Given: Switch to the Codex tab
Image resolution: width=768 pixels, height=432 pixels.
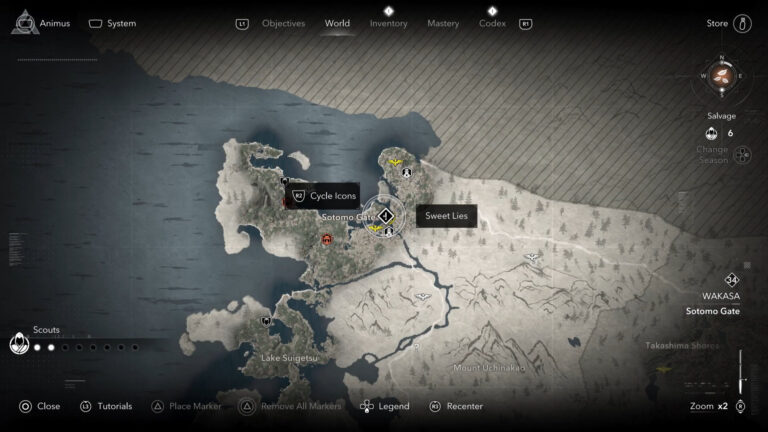Looking at the screenshot, I should coord(492,23).
